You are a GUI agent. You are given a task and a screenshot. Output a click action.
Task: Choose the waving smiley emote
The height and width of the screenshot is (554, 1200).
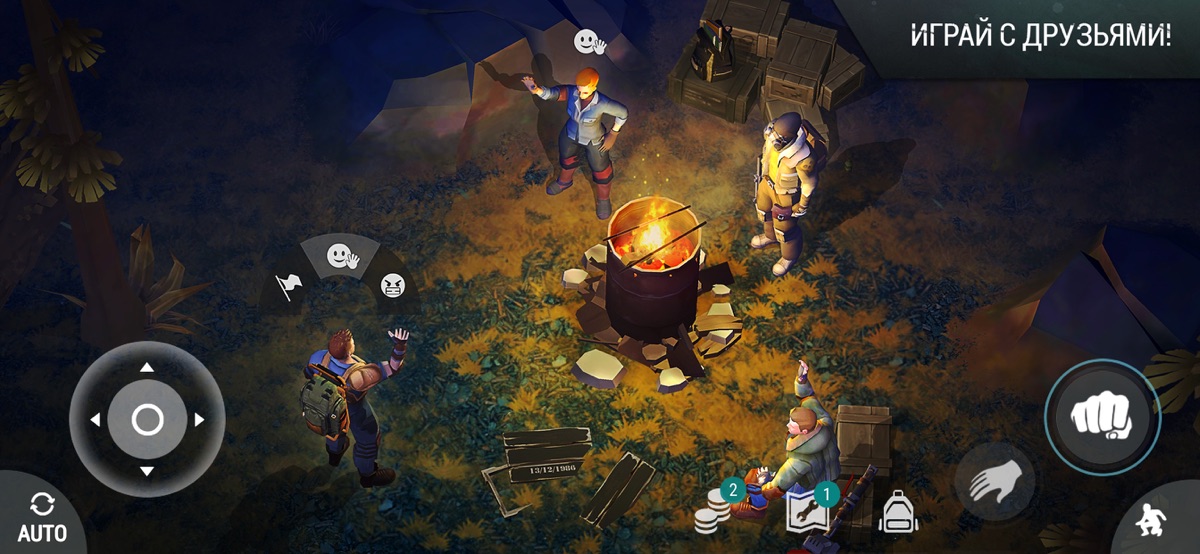[343, 258]
